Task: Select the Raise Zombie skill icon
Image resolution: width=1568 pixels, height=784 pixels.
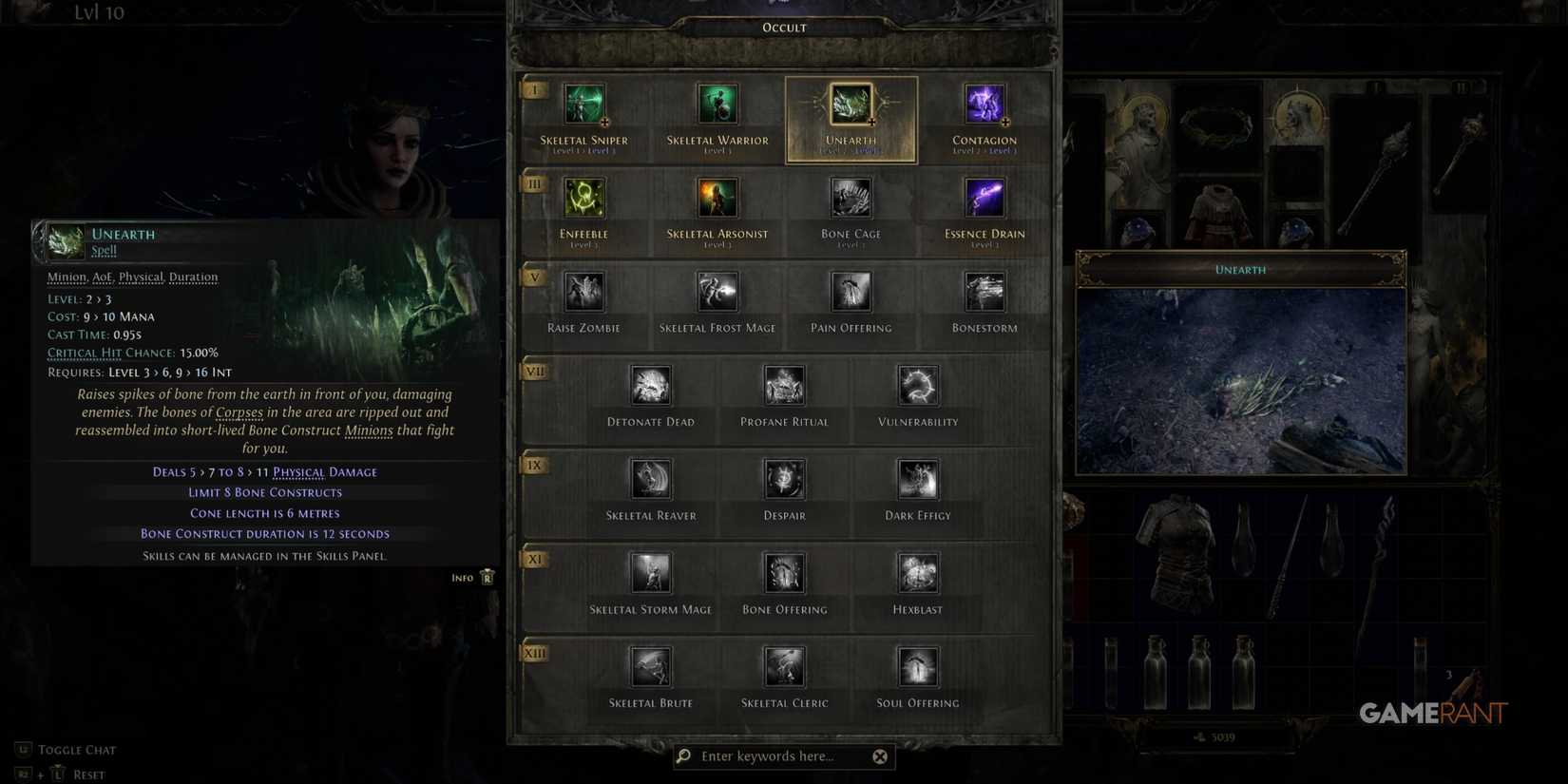Action: coord(583,293)
